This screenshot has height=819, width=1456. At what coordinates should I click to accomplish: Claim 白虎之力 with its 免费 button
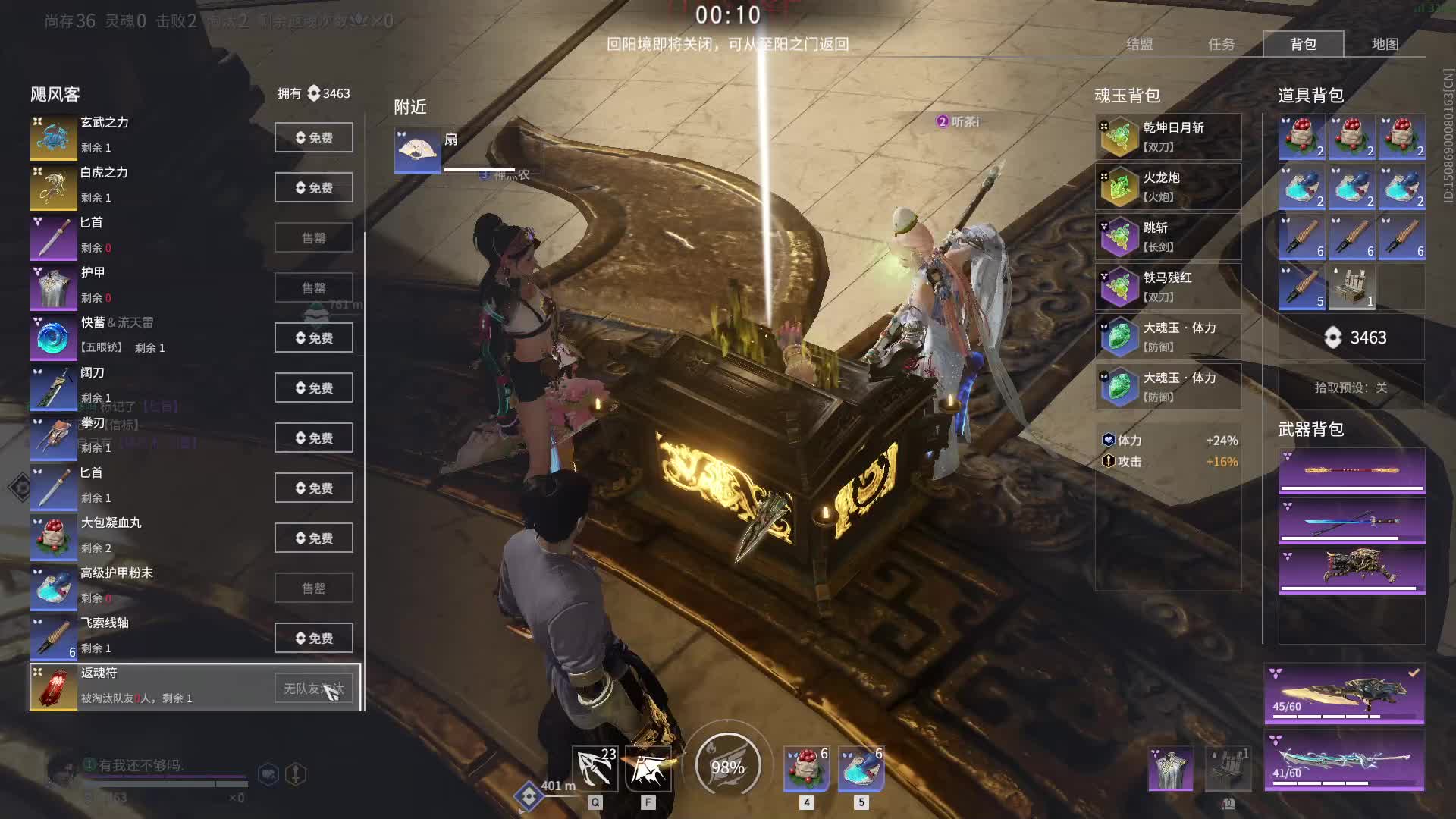[x=313, y=187]
